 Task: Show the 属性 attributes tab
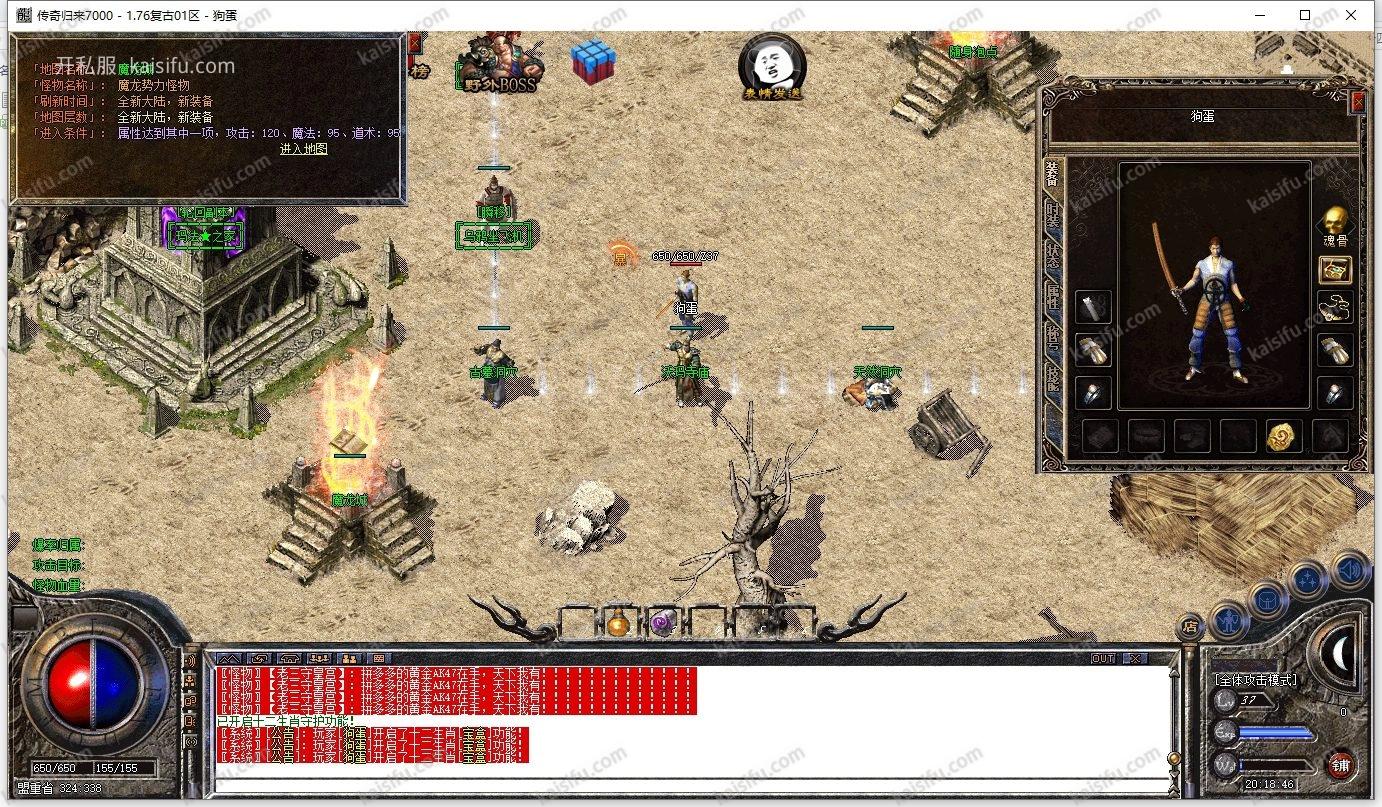1052,294
